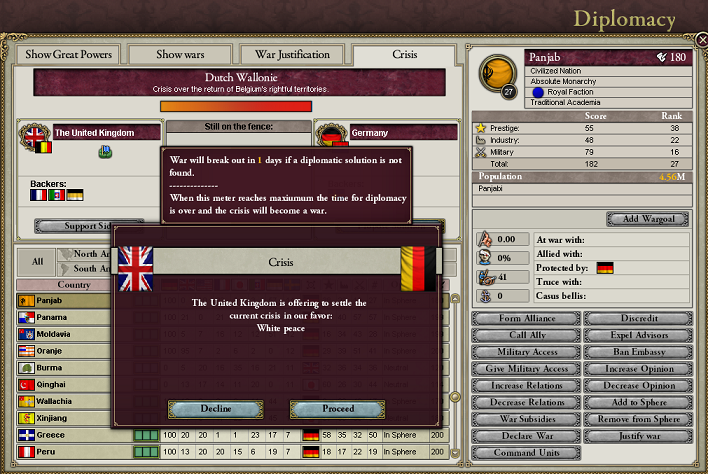
Task: Proceed with the crisis settlement
Action: [x=337, y=408]
